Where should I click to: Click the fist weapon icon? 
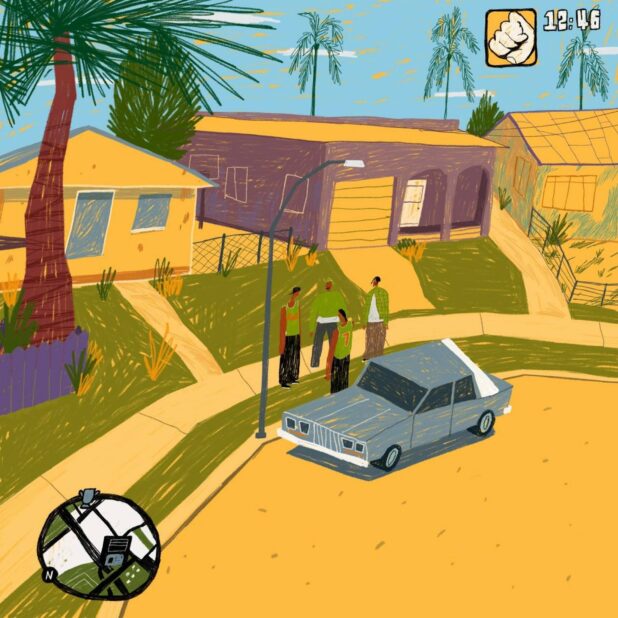pyautogui.click(x=510, y=38)
